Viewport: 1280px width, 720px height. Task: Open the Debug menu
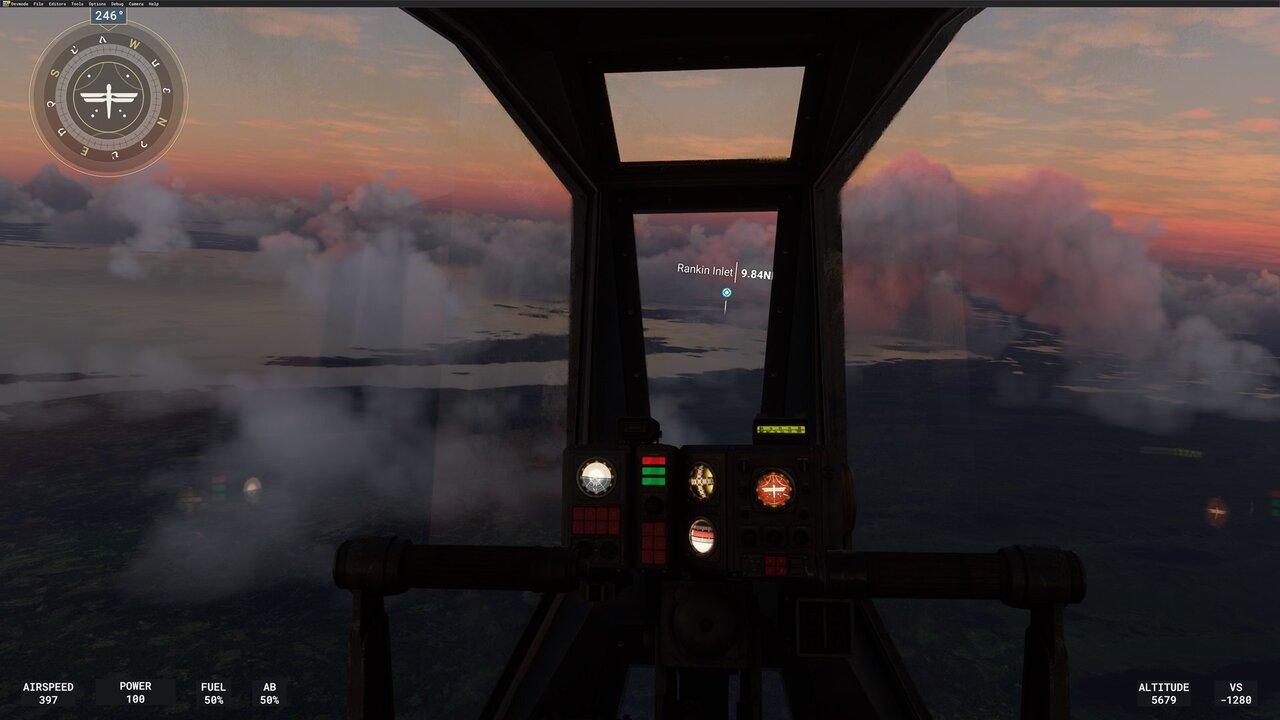pyautogui.click(x=117, y=3)
